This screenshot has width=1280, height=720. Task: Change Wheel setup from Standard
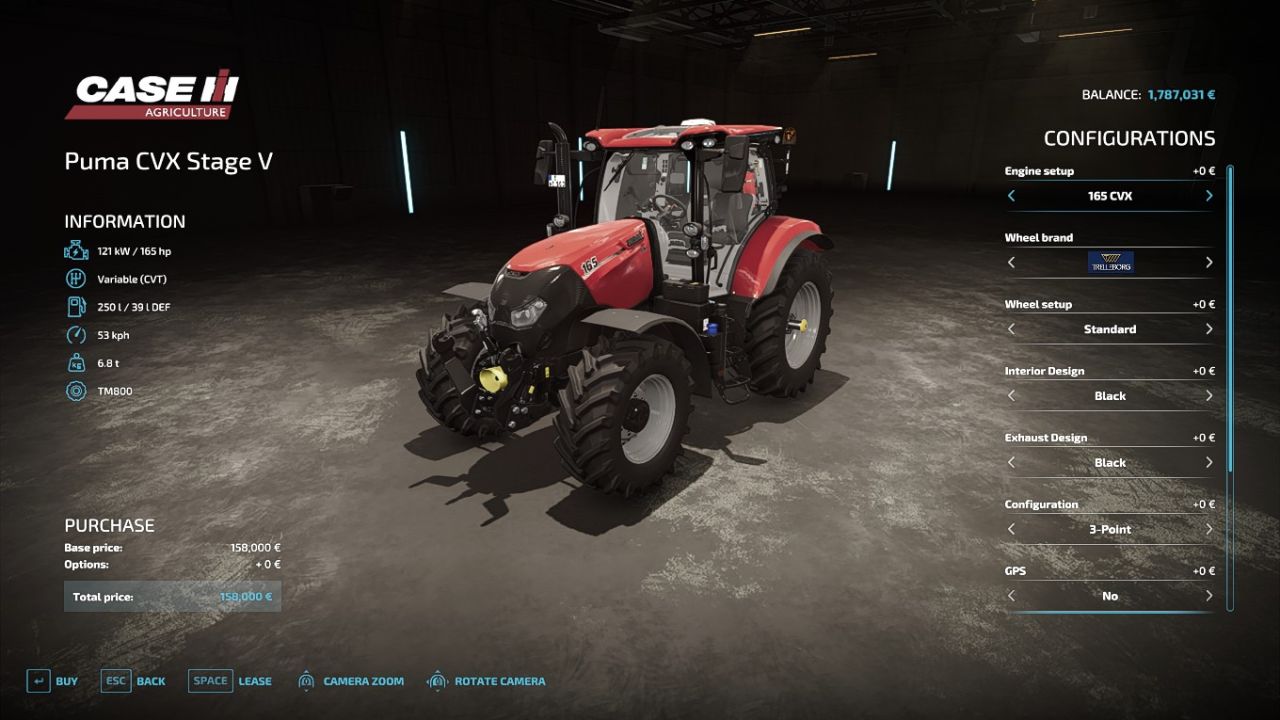pos(1208,329)
